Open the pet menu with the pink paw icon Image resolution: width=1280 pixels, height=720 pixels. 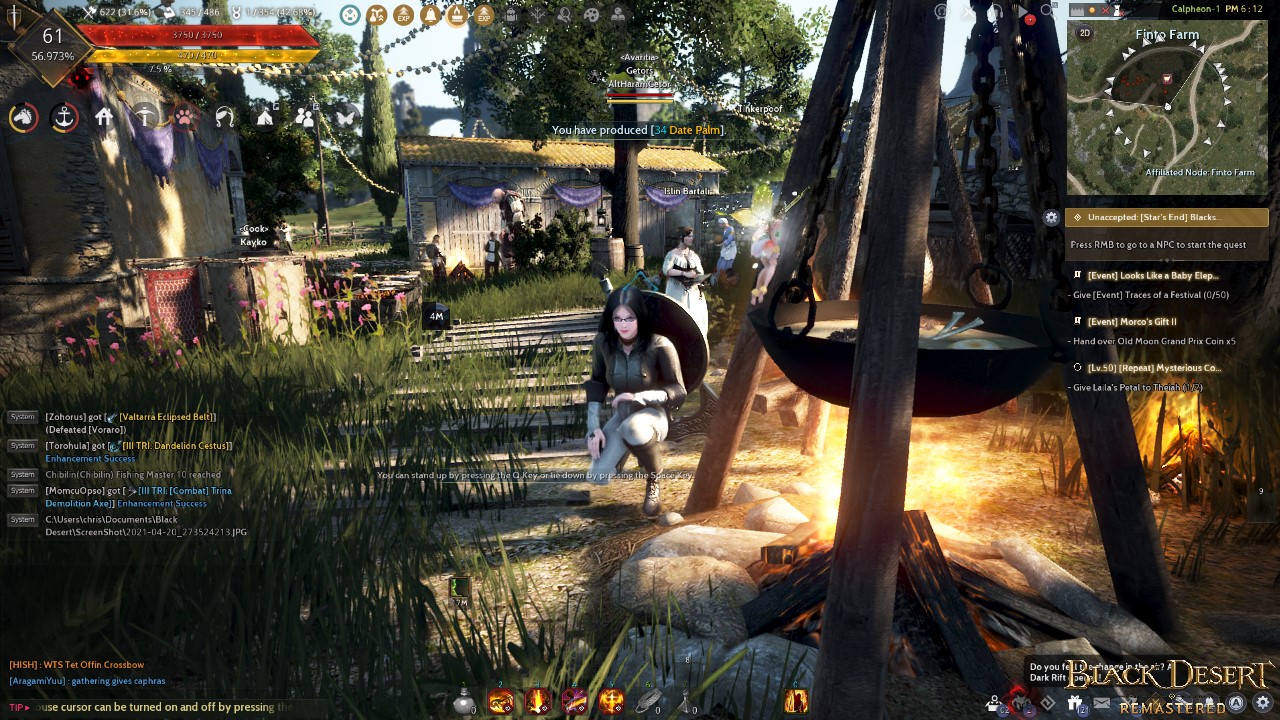[x=183, y=117]
